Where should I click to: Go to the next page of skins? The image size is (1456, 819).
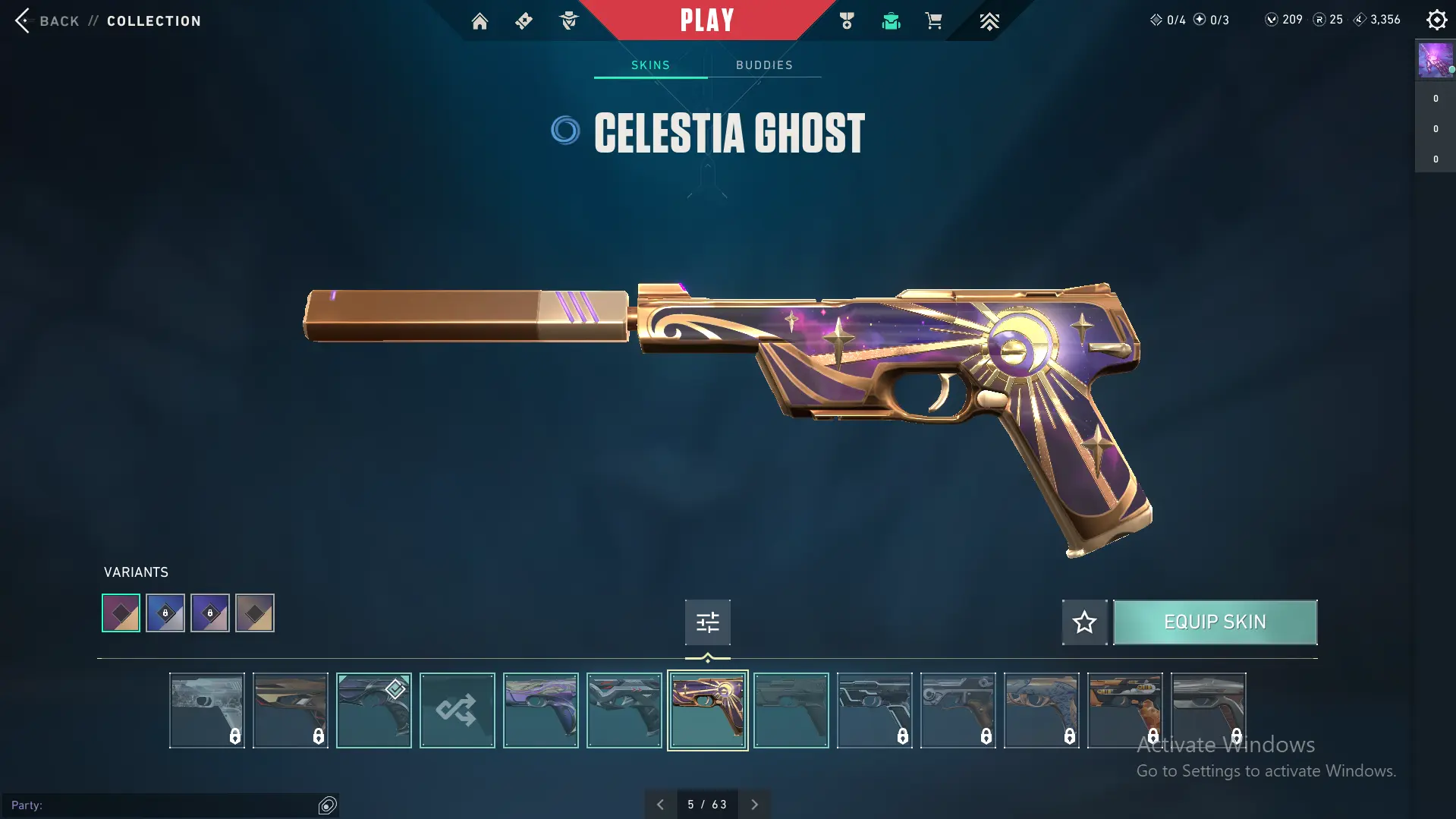[x=754, y=805]
